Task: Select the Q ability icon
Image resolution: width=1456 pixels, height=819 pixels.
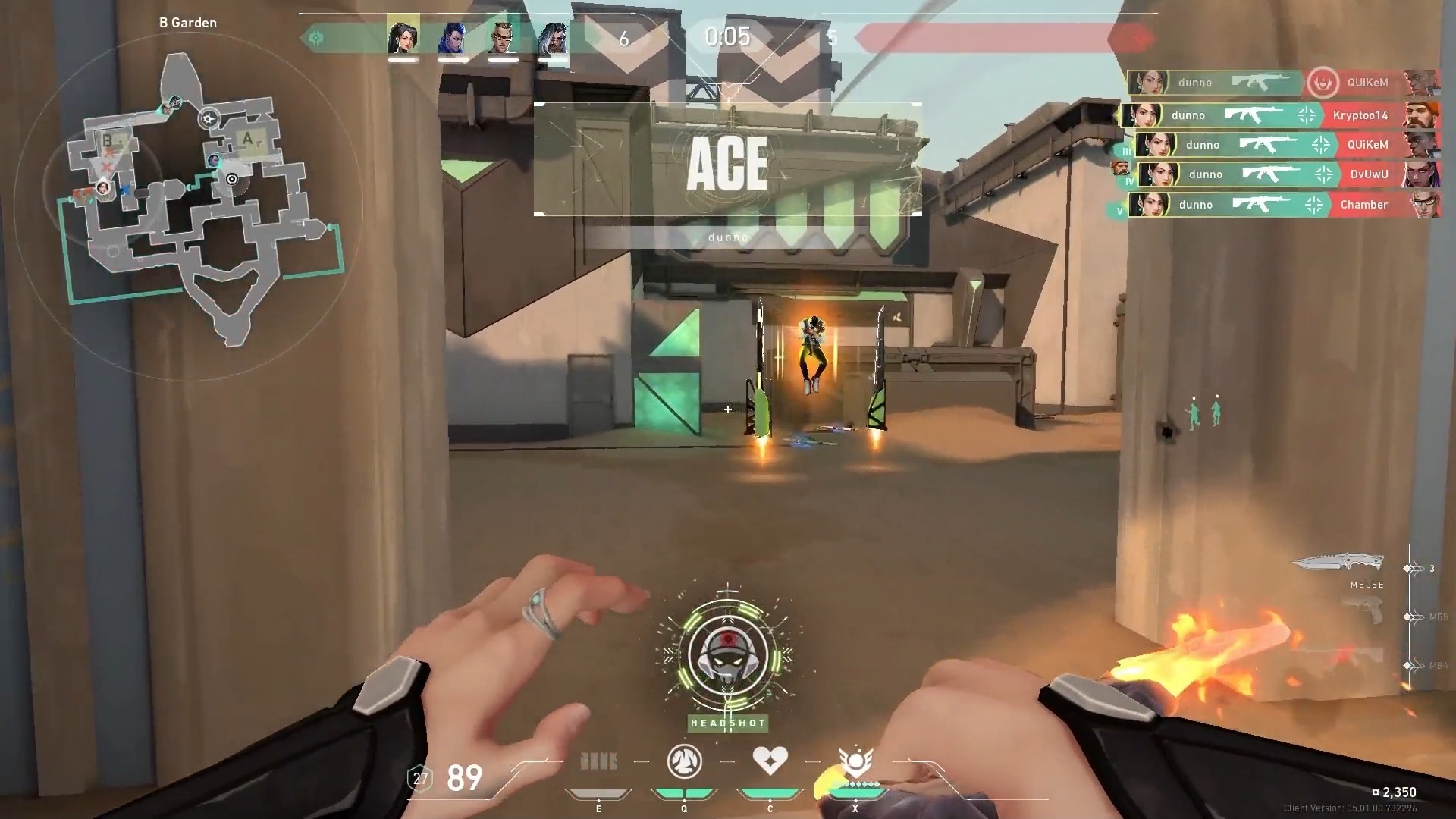Action: pyautogui.click(x=684, y=761)
